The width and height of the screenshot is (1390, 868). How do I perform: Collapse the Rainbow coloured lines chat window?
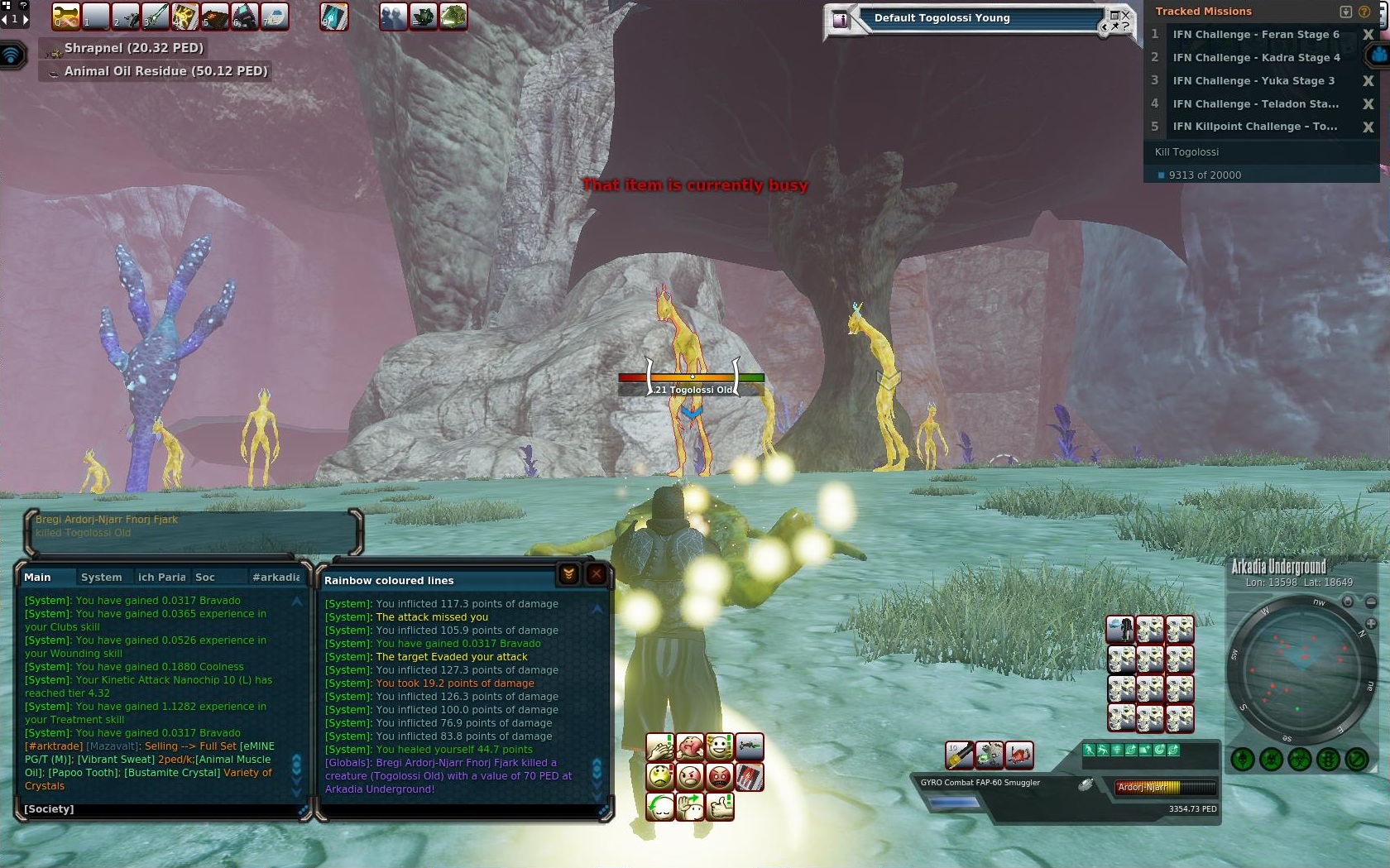pos(568,574)
